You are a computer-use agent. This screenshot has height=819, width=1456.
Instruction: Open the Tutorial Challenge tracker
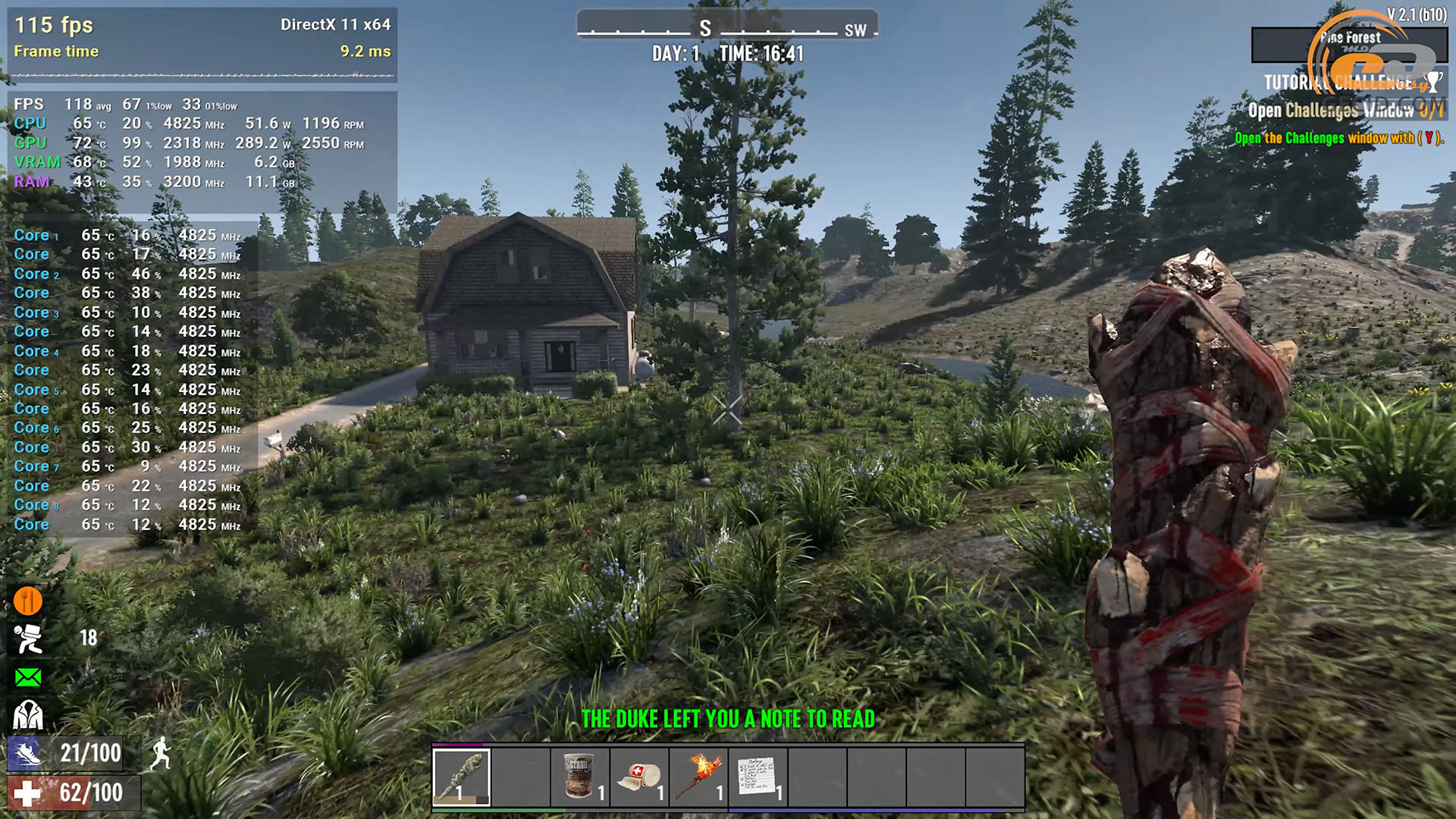pos(1338,82)
